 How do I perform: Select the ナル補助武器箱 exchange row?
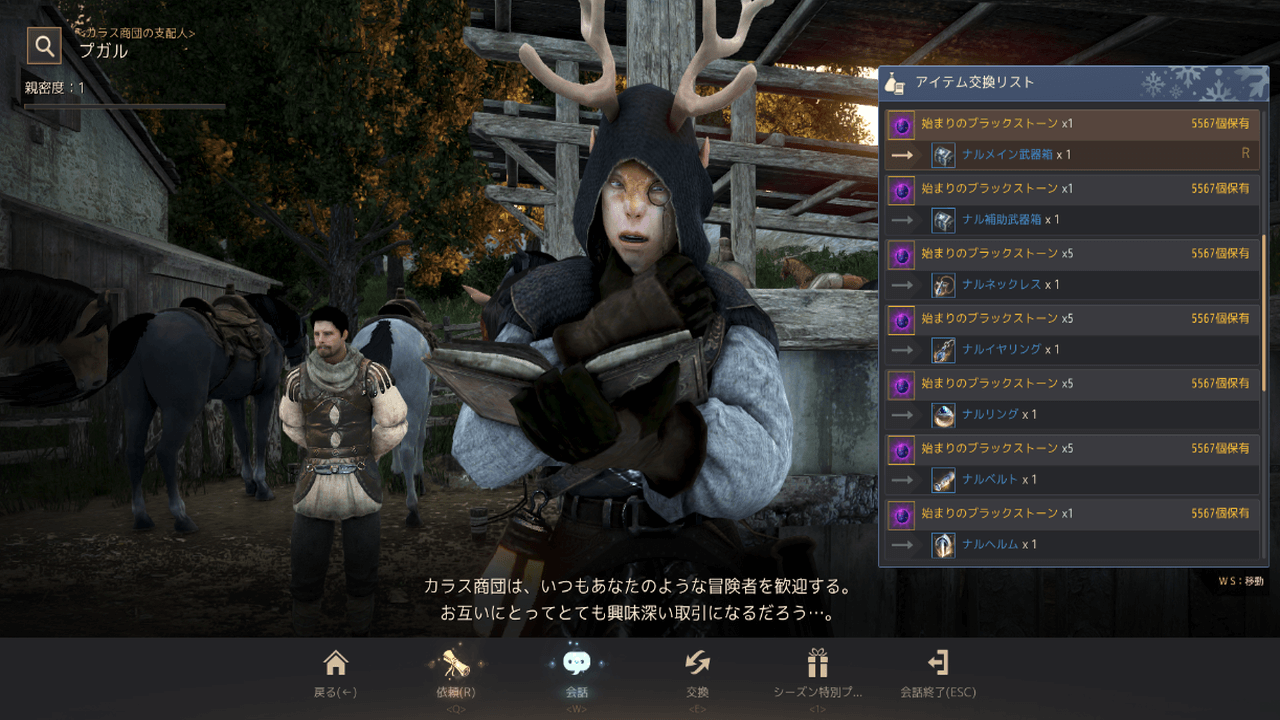(1072, 204)
